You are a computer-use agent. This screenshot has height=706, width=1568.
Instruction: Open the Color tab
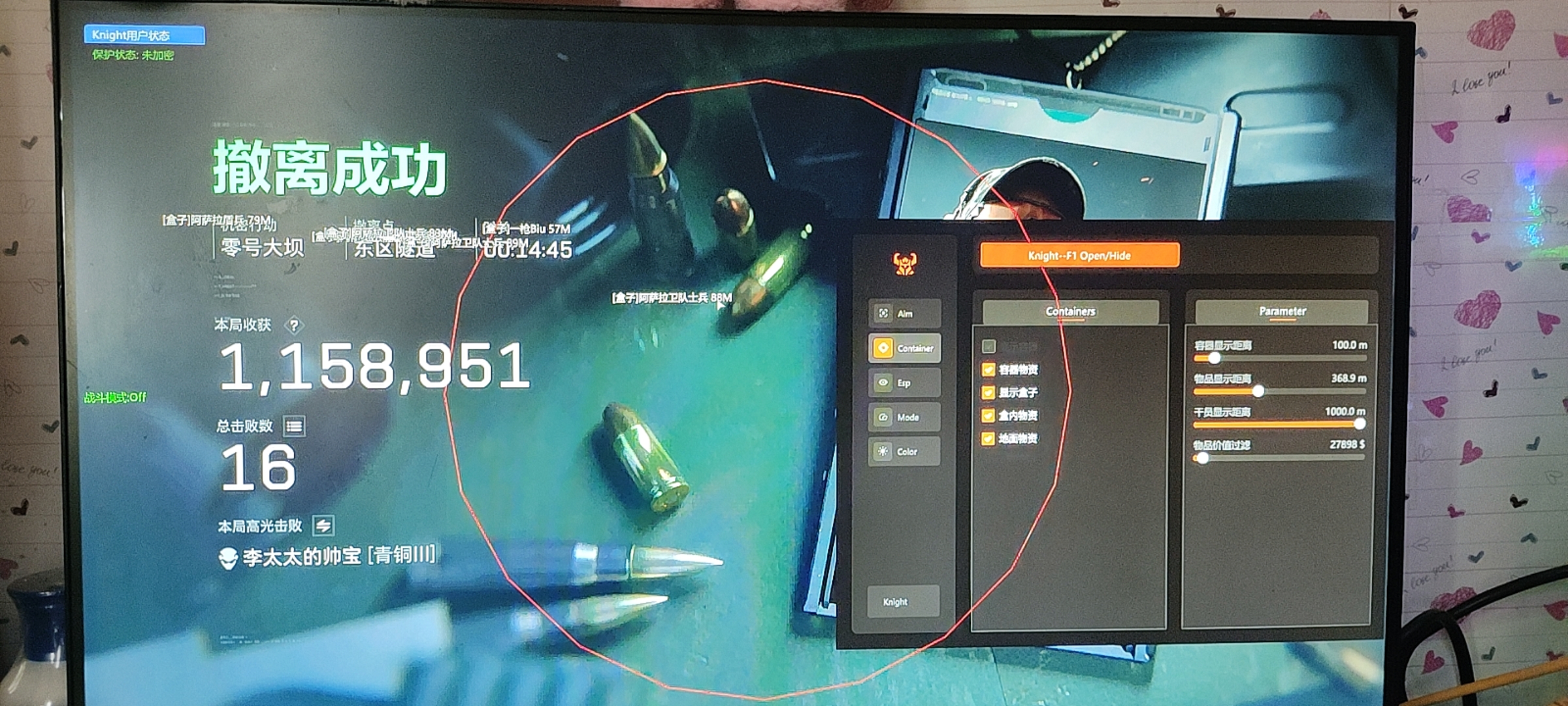tap(904, 452)
